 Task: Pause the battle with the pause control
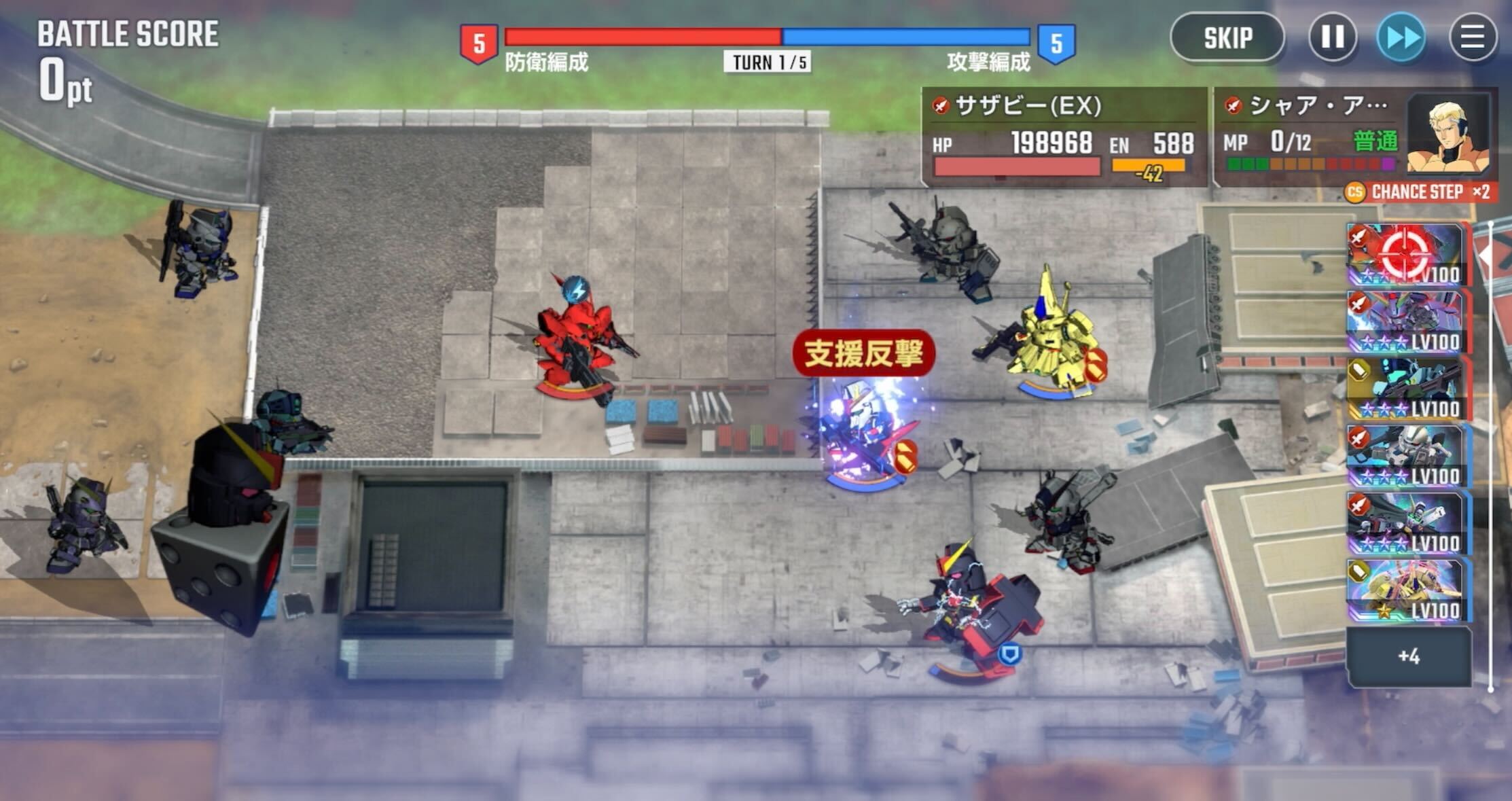[1332, 39]
